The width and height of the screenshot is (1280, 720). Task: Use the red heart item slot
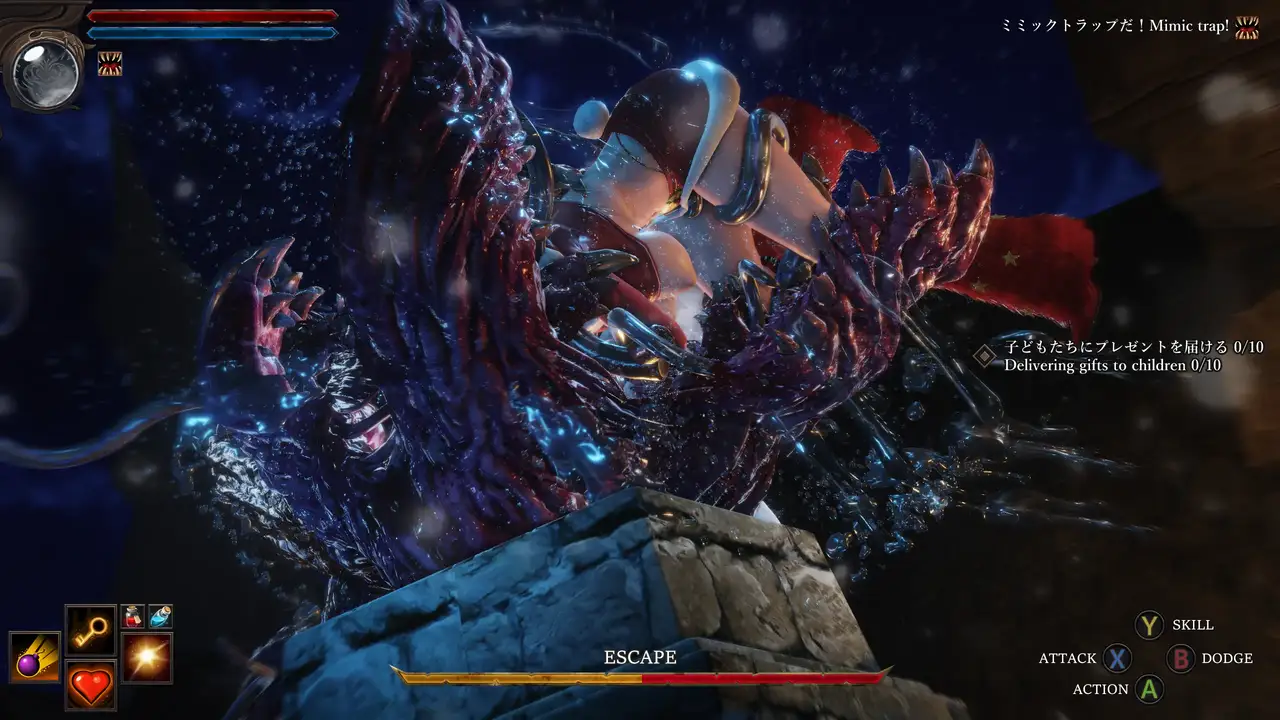pos(91,685)
